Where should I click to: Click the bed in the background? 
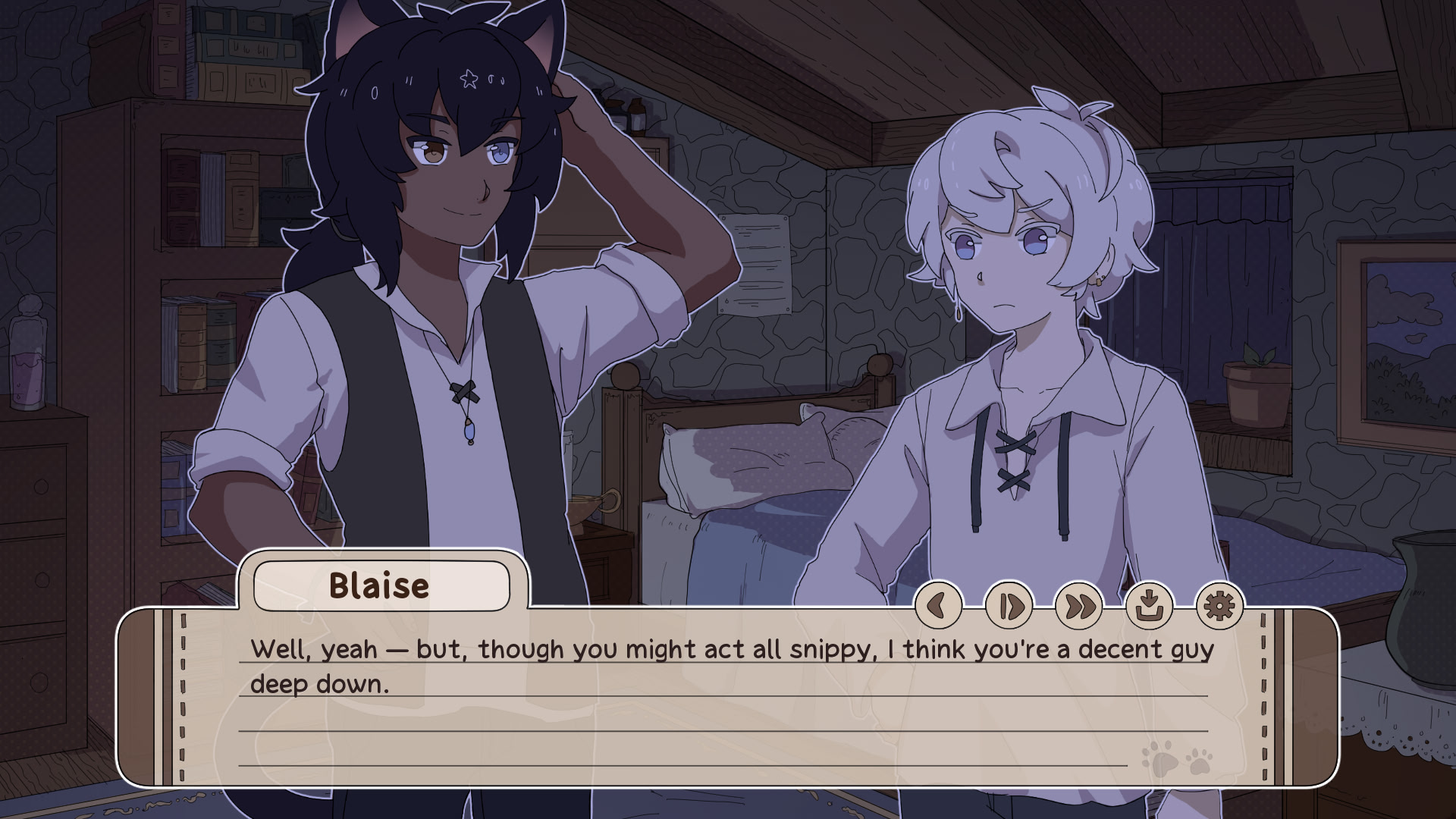pos(758,470)
